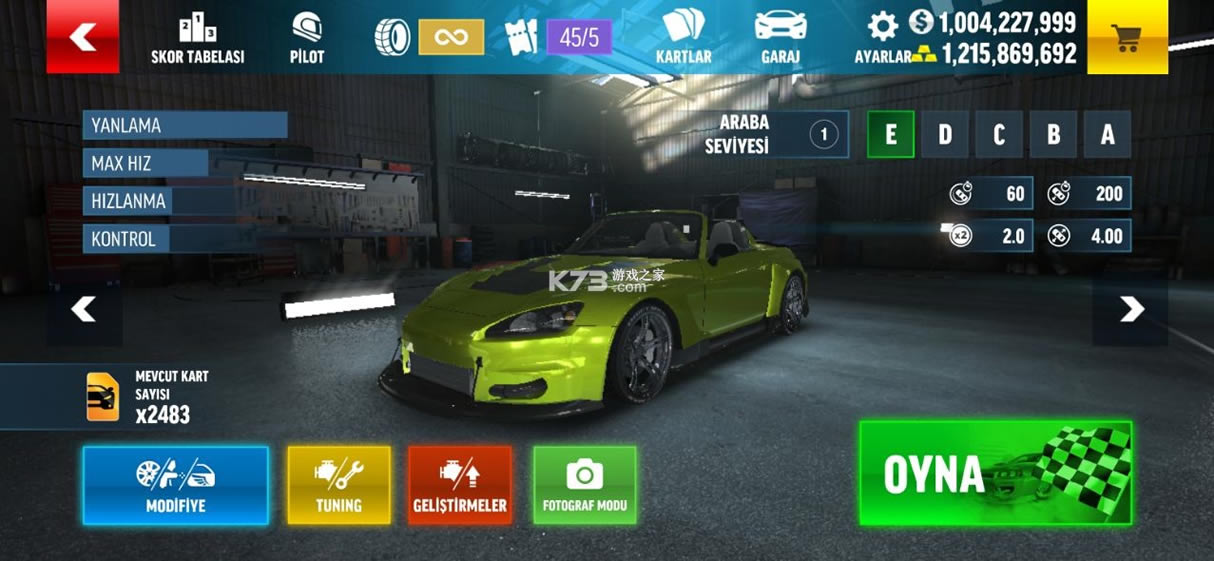Image resolution: width=1214 pixels, height=561 pixels.
Task: Switch to car class B
Action: tap(1052, 135)
